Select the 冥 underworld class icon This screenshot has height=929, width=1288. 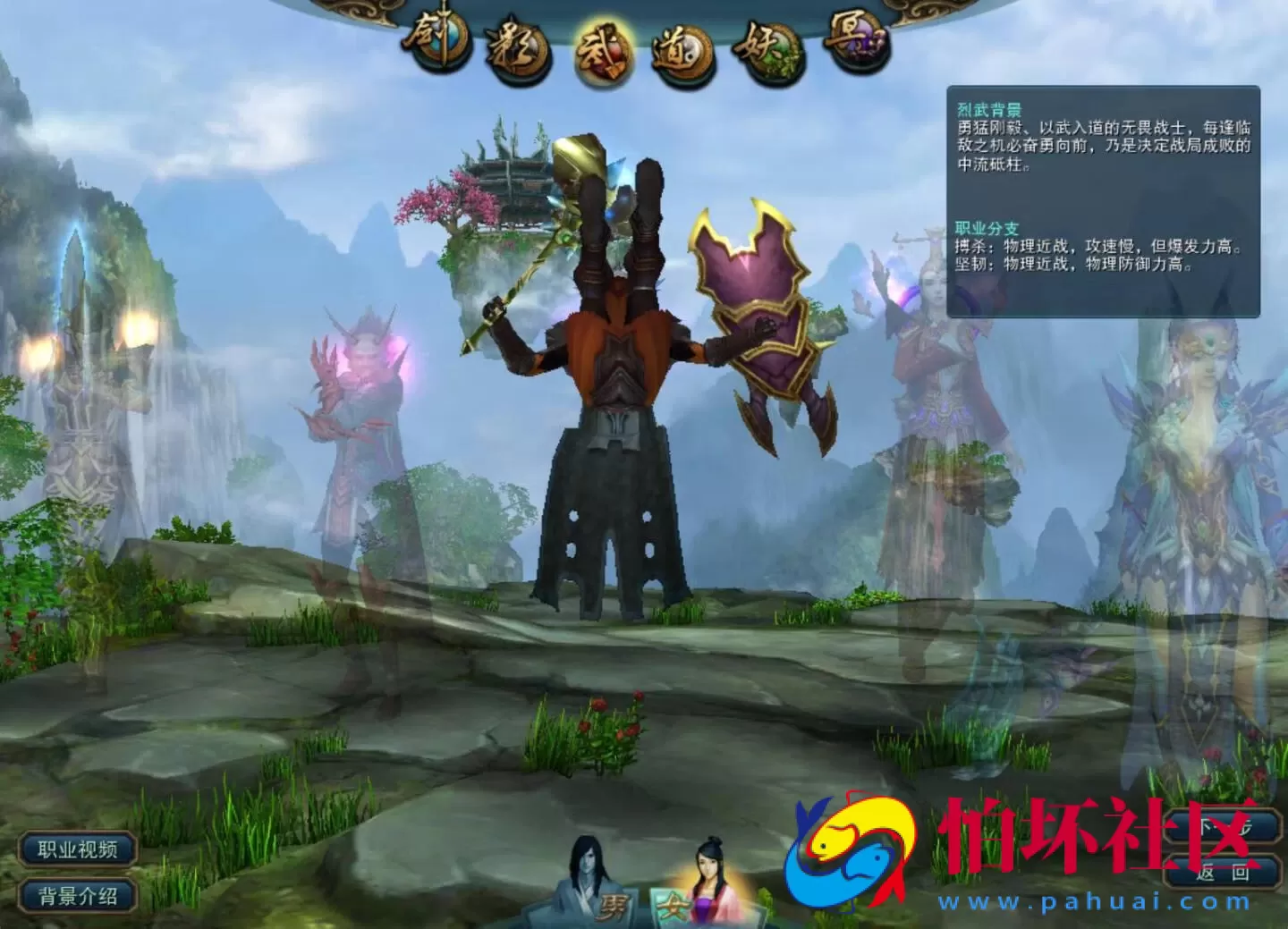coord(857,40)
